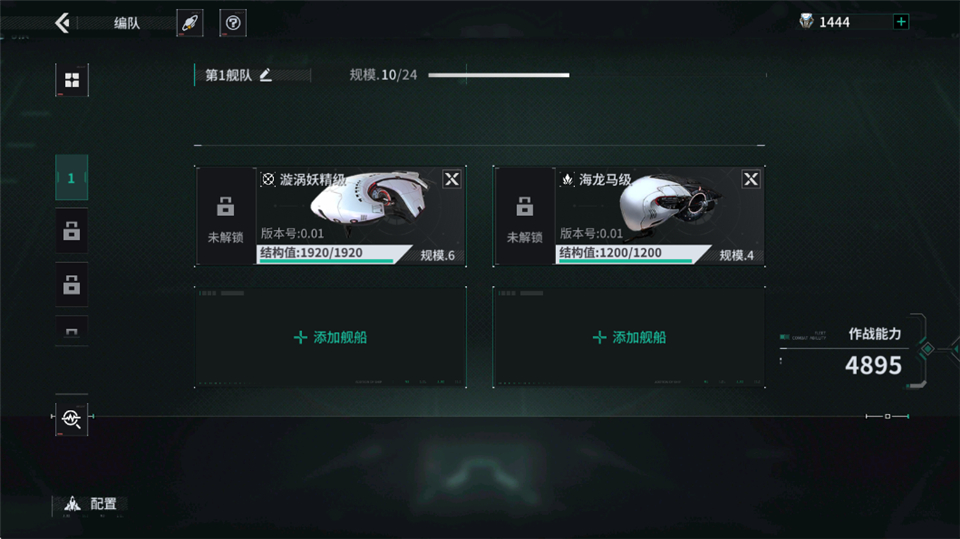Open the rocket icon at the top

pos(189,23)
